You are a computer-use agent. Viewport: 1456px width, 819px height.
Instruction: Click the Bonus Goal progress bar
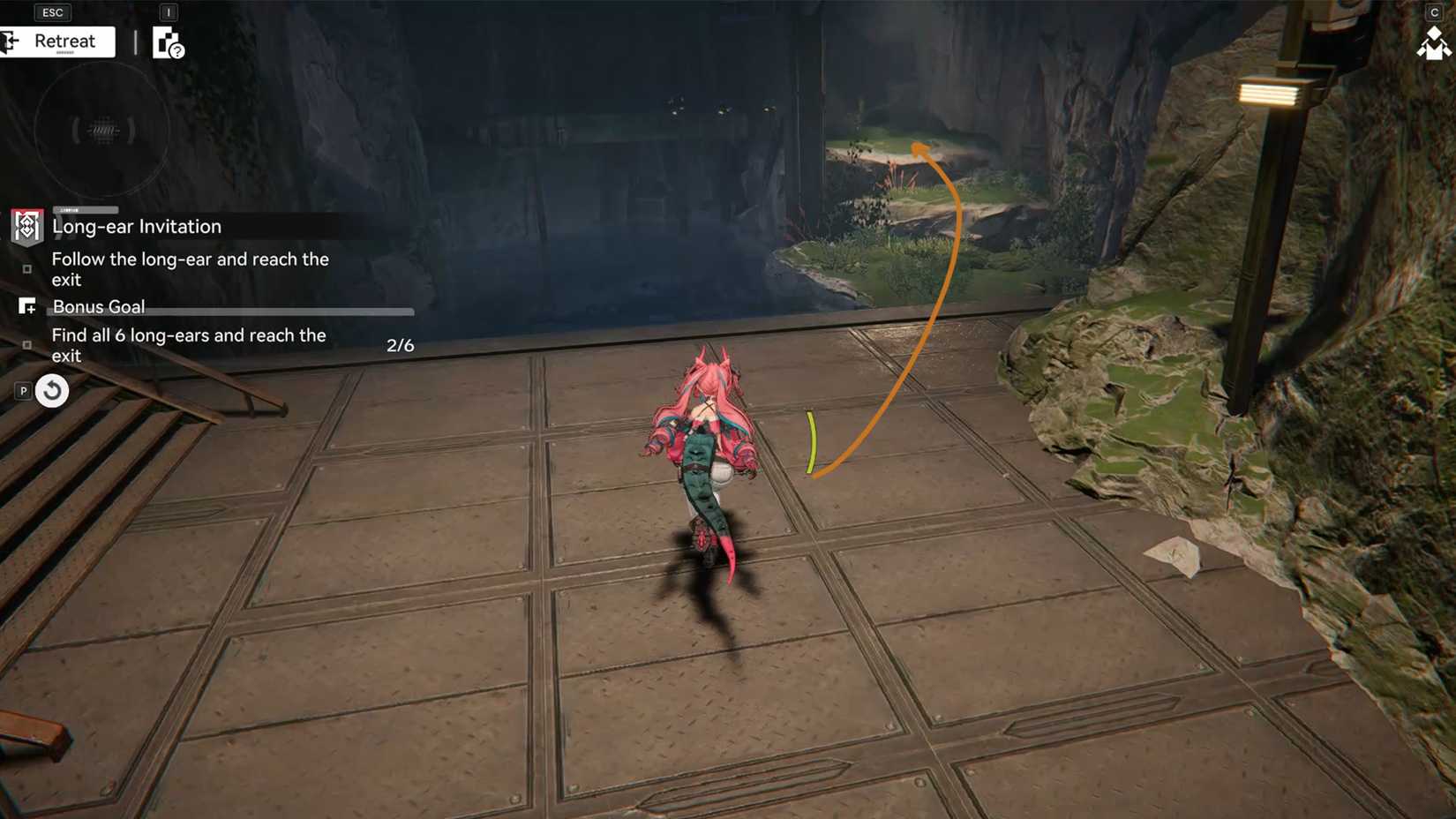[x=282, y=311]
